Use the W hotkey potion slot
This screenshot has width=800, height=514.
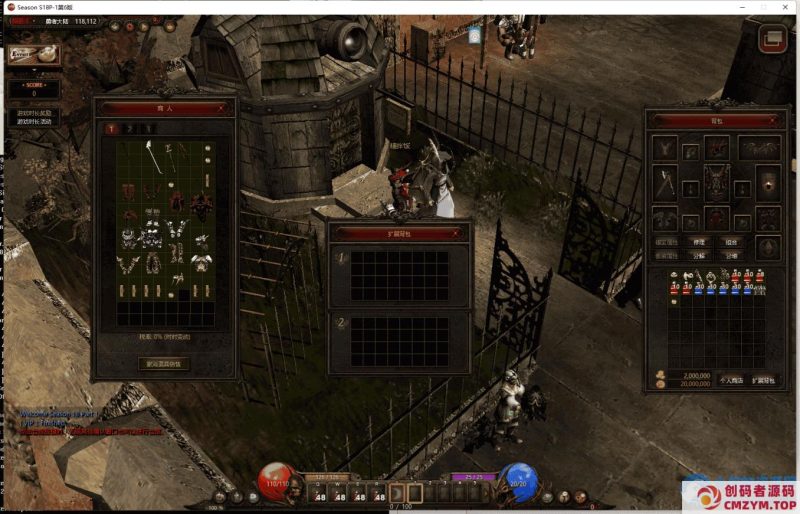coord(340,494)
